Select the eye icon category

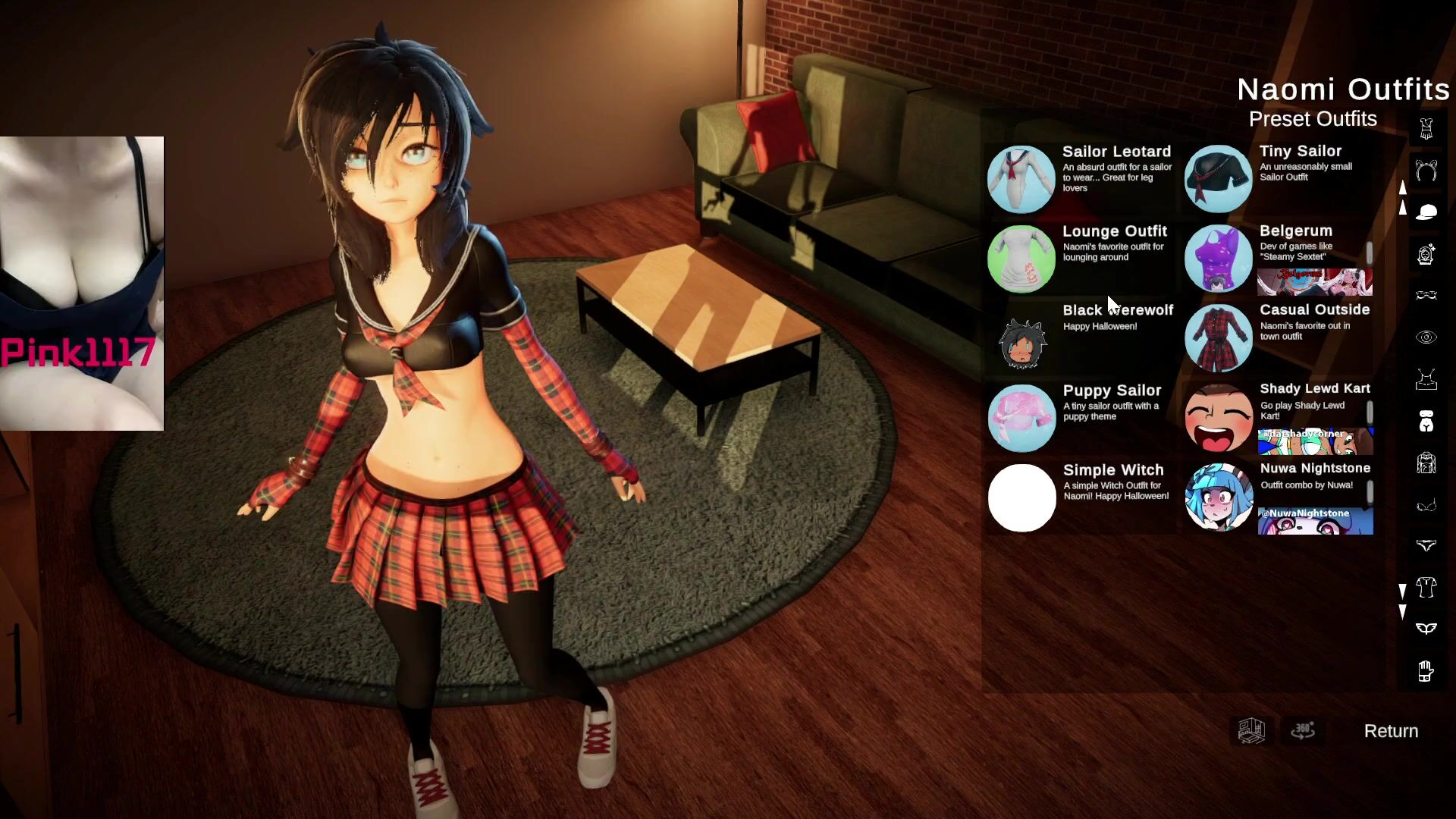tap(1426, 337)
